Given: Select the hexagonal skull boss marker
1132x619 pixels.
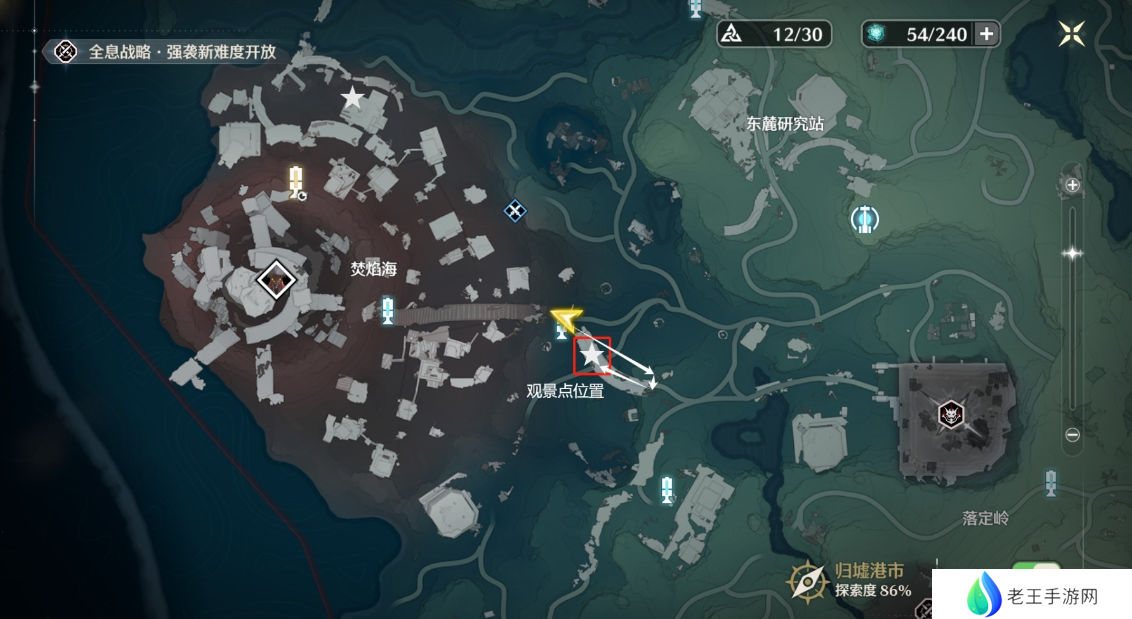Looking at the screenshot, I should pos(949,413).
